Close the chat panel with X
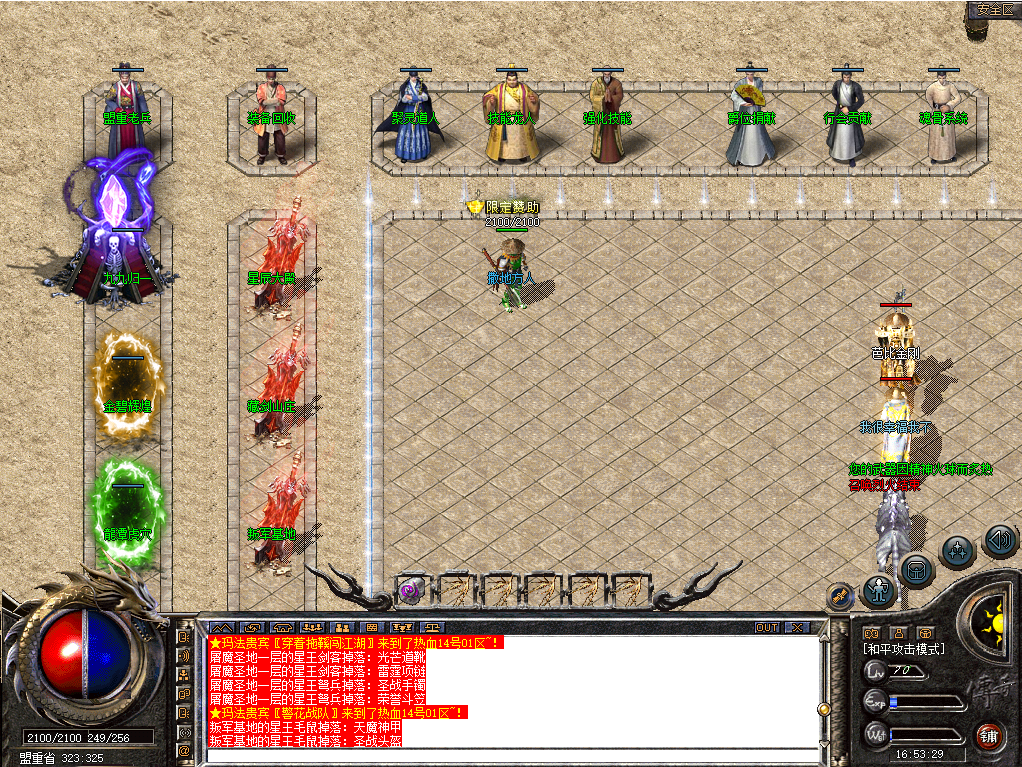Viewport: 1022px width, 767px height. click(x=796, y=627)
